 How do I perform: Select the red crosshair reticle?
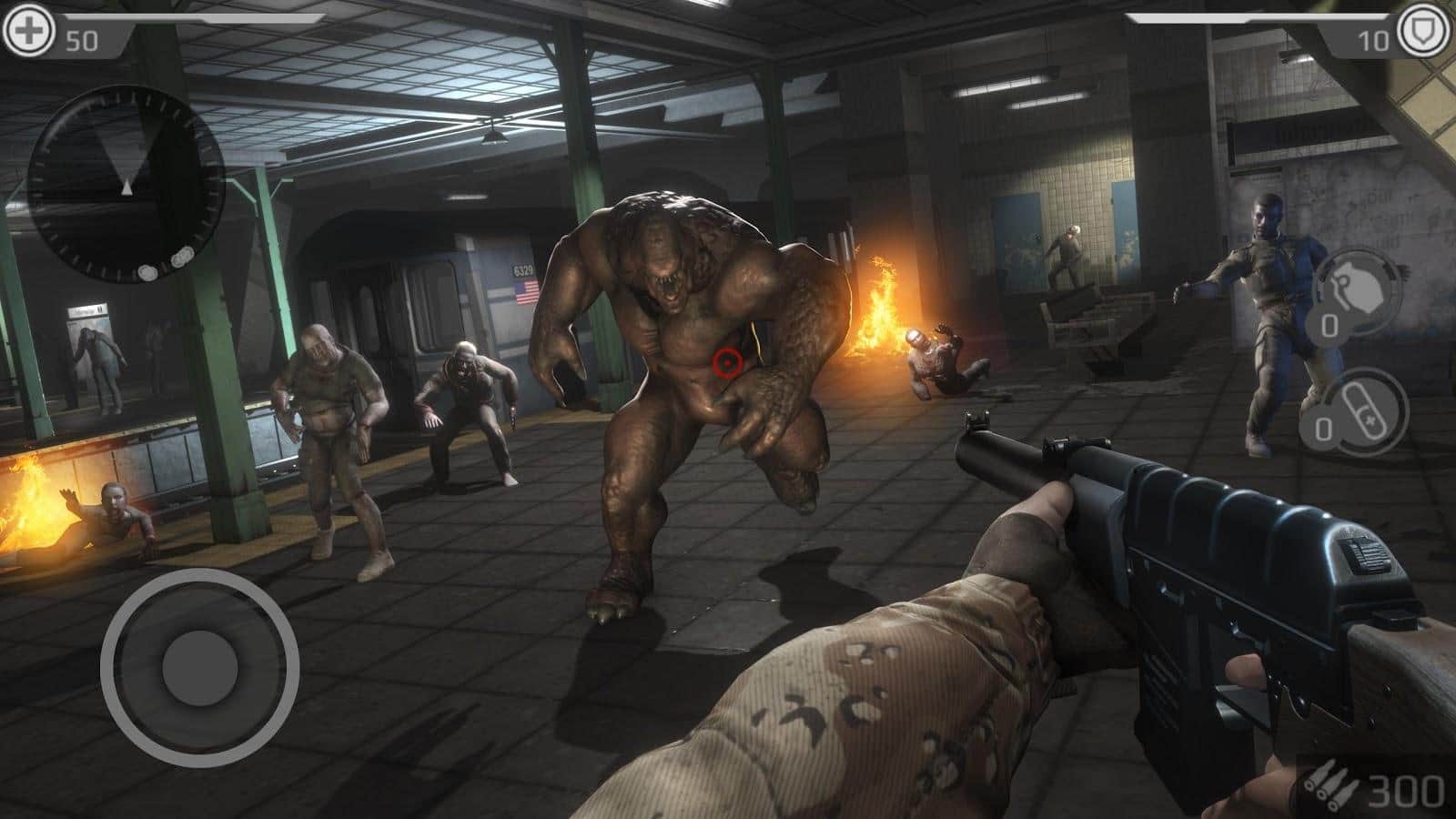tap(726, 363)
